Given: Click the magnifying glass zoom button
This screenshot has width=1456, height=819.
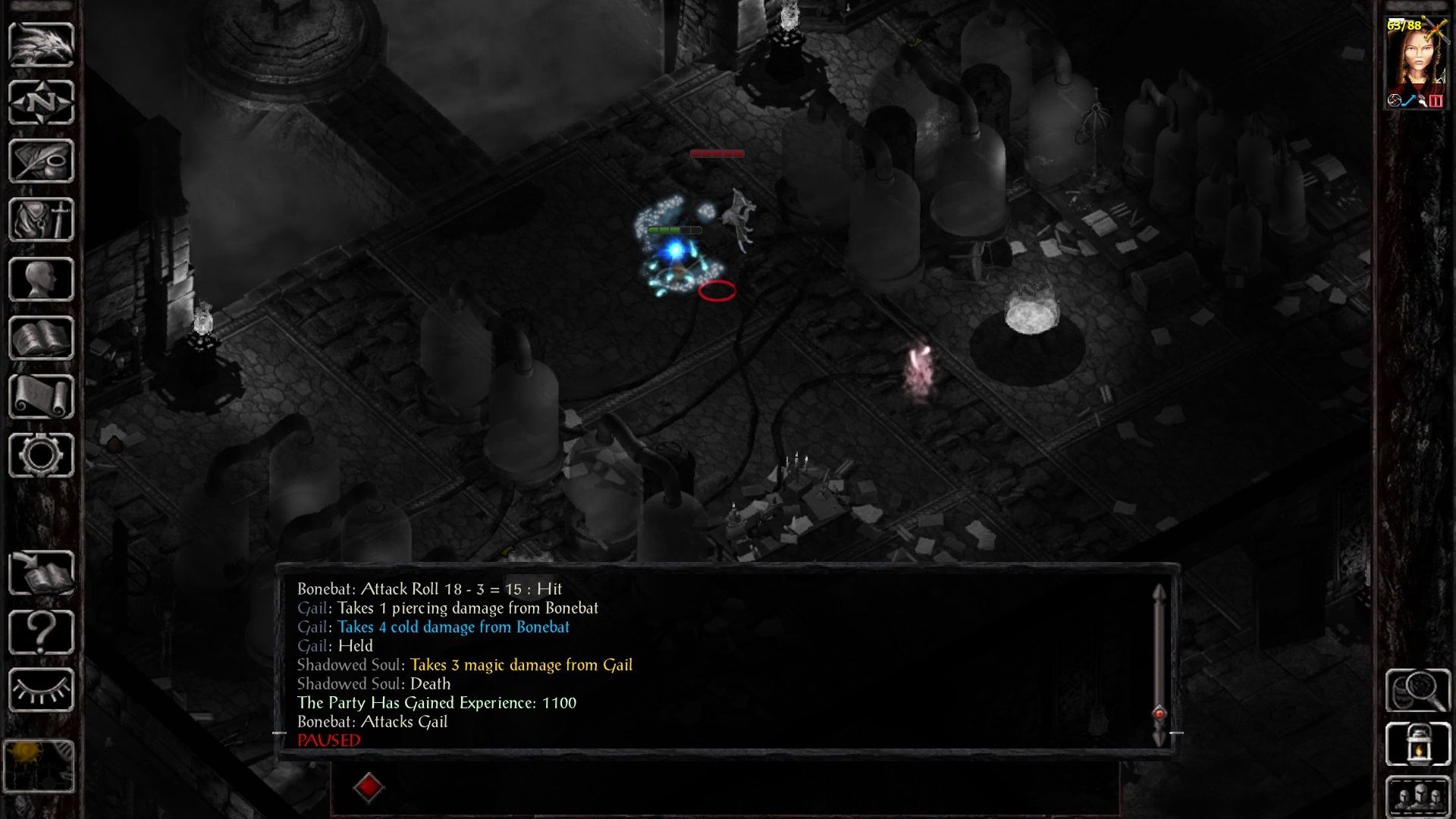Looking at the screenshot, I should pos(1417,690).
